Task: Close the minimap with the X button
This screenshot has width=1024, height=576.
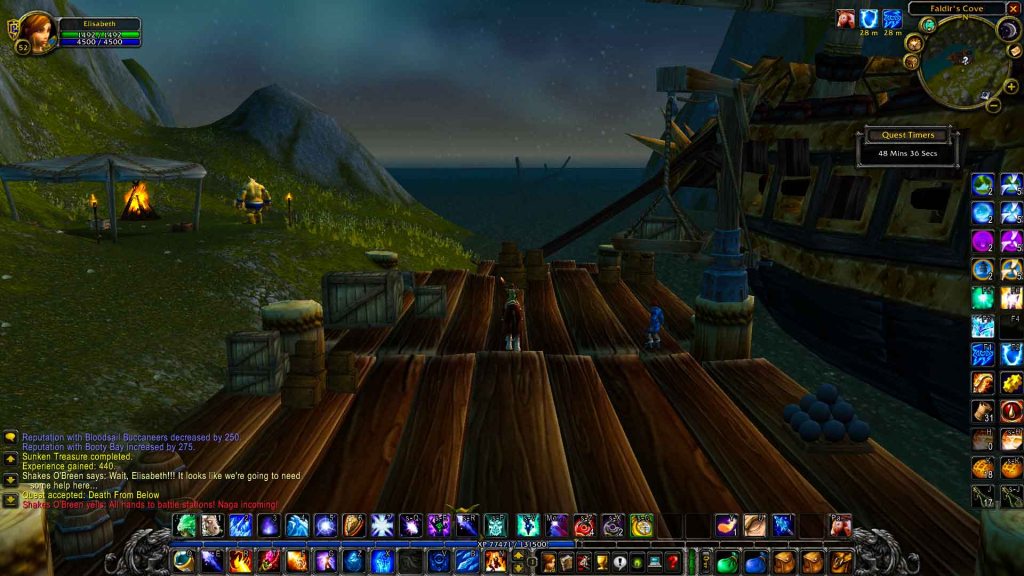Action: coord(1013,9)
